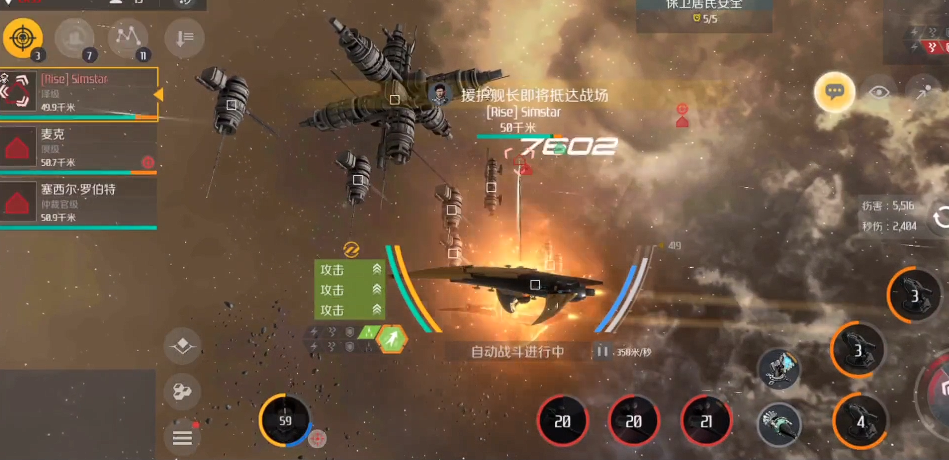Open the constellation route overview tab
Screen dimensions: 949x460
tap(127, 39)
